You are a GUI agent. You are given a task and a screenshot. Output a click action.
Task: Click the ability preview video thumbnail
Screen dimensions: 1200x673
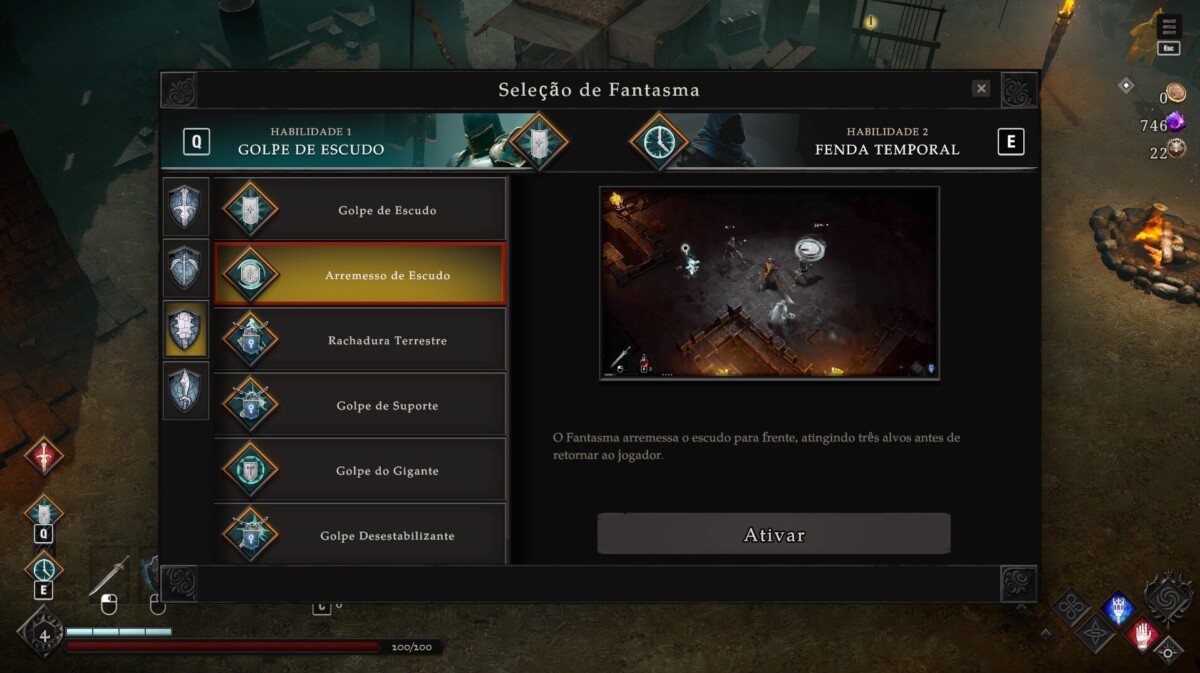(x=769, y=283)
